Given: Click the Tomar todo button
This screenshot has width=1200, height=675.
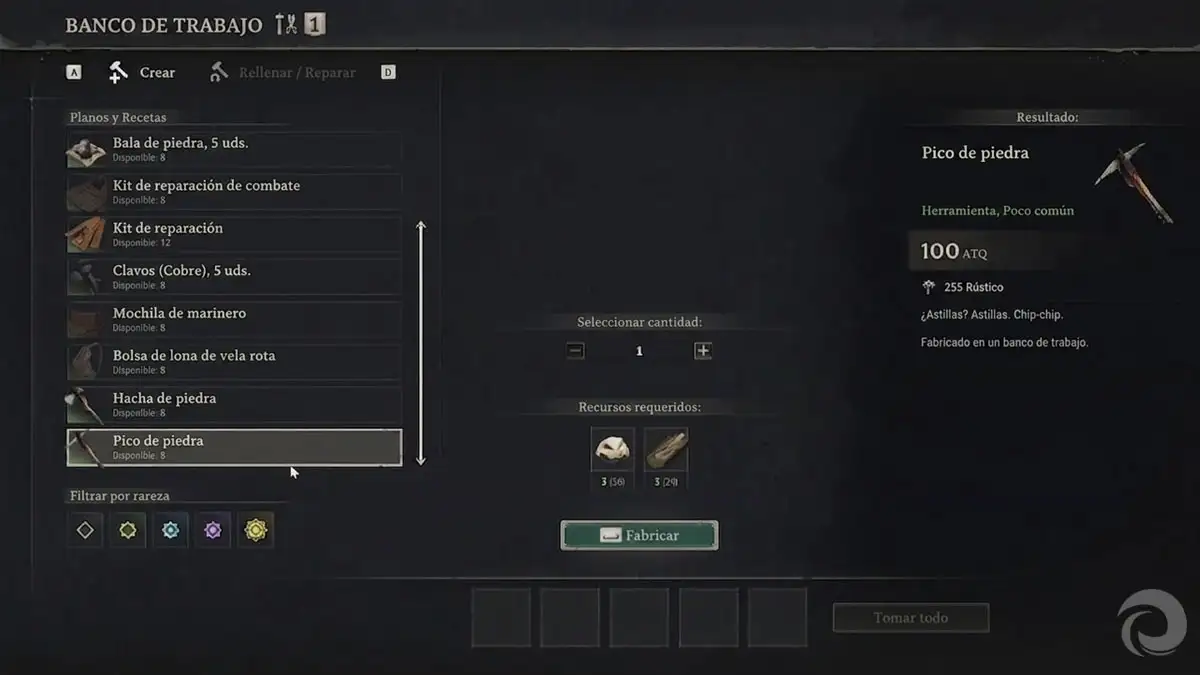Looking at the screenshot, I should point(910,618).
